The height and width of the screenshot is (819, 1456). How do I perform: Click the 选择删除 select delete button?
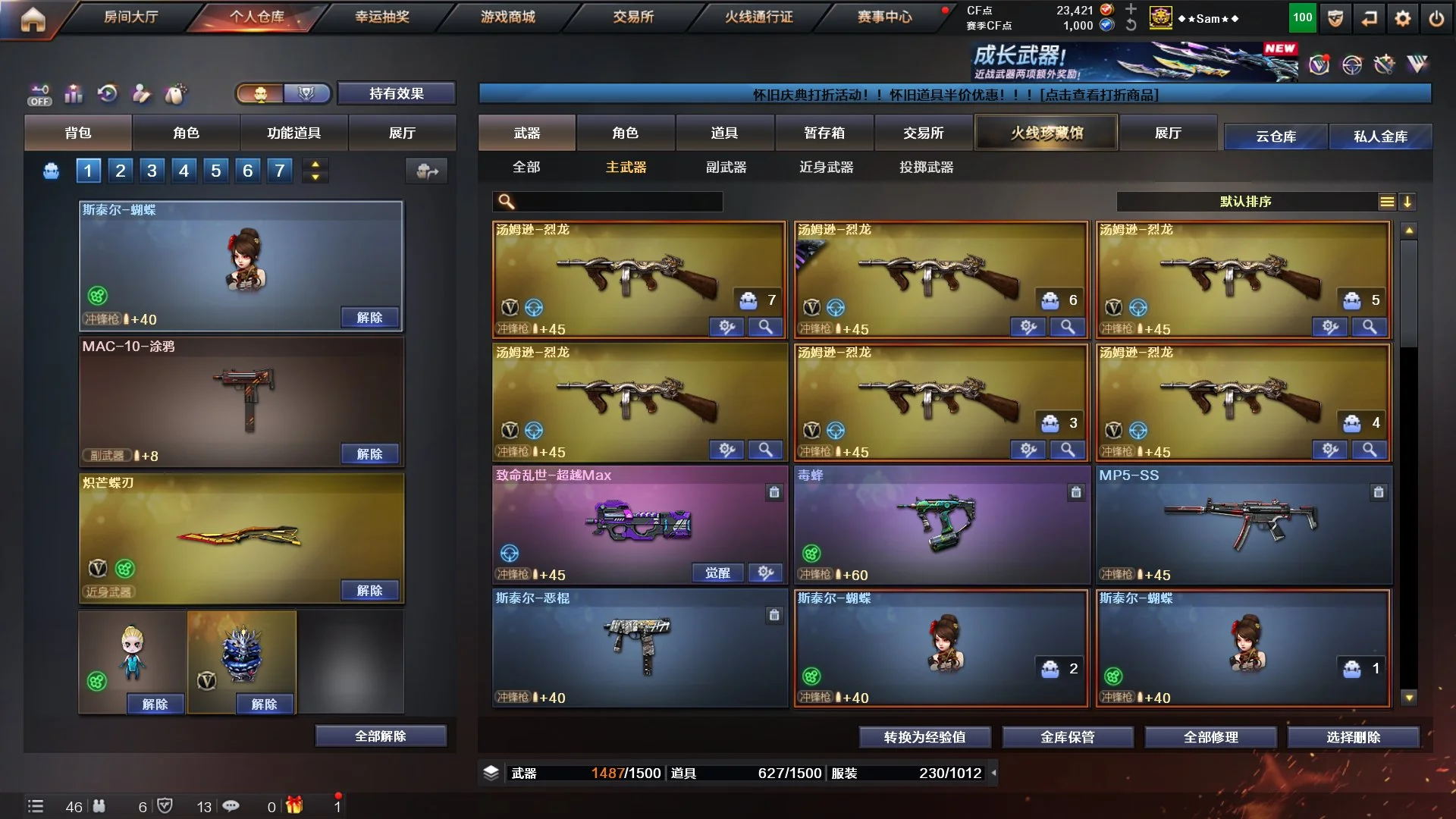(1353, 736)
